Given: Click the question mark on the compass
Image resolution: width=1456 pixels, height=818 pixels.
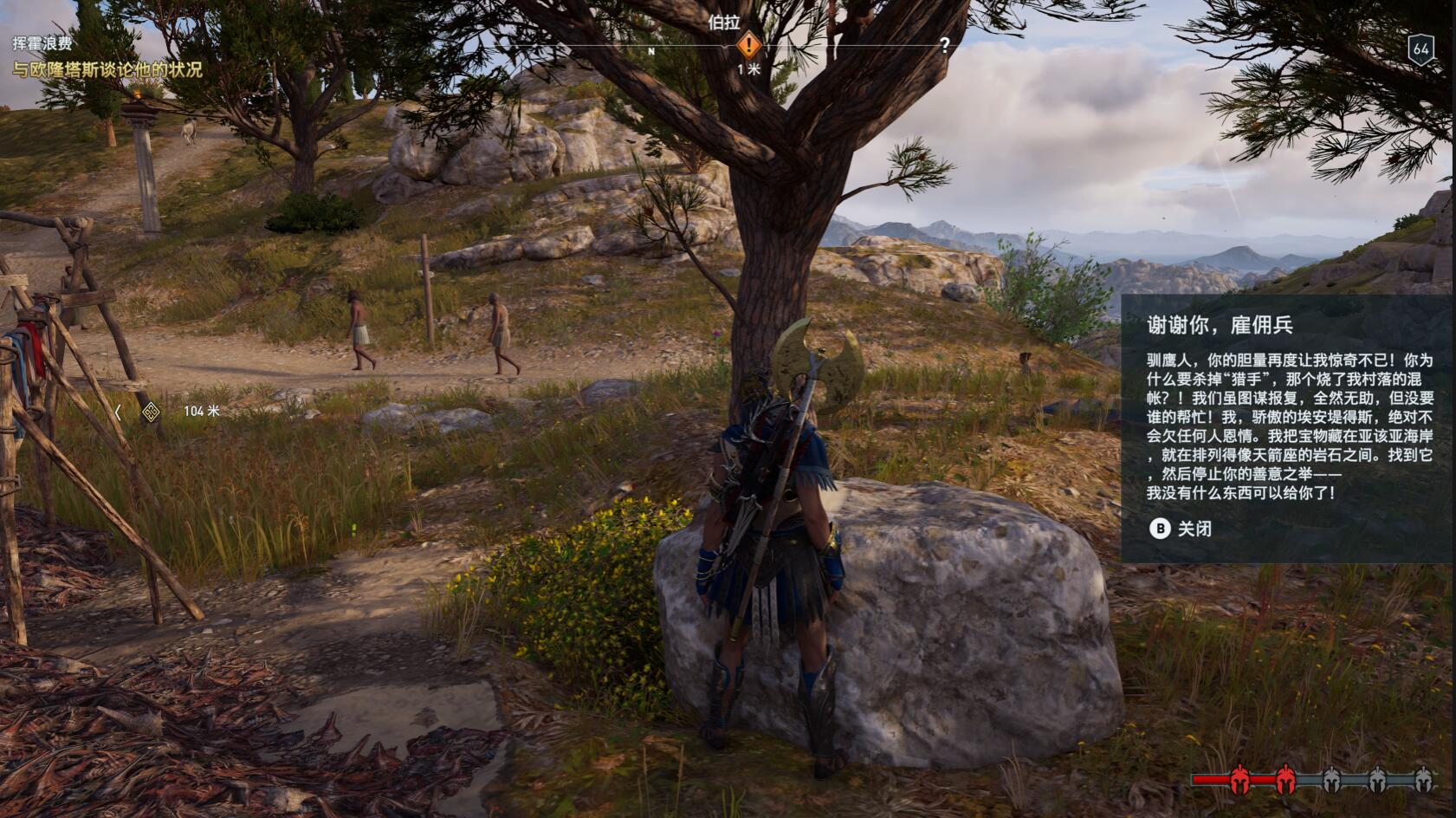Looking at the screenshot, I should [x=944, y=45].
